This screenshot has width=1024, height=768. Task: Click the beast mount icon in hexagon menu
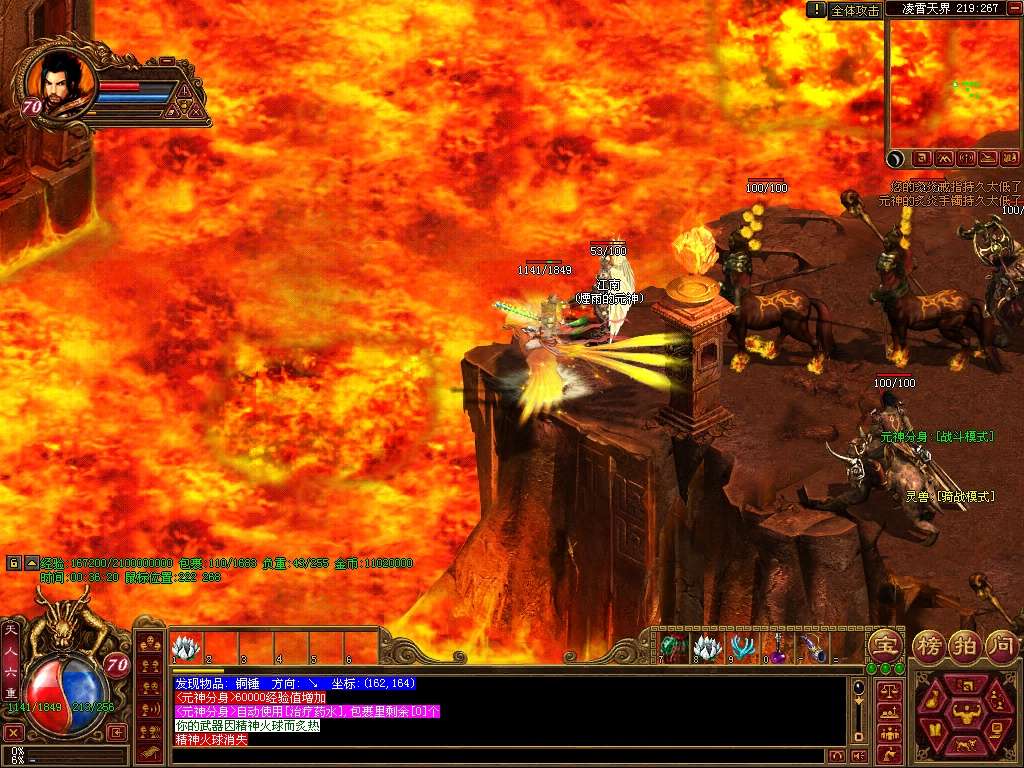tap(967, 745)
